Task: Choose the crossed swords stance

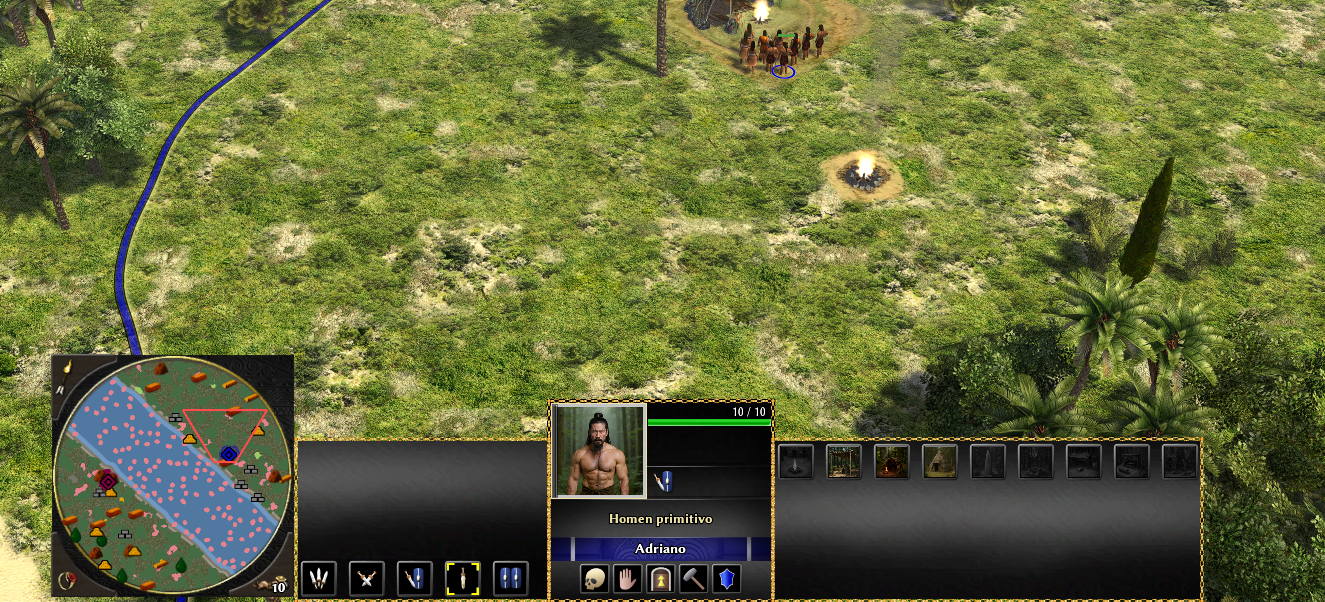Action: point(366,578)
